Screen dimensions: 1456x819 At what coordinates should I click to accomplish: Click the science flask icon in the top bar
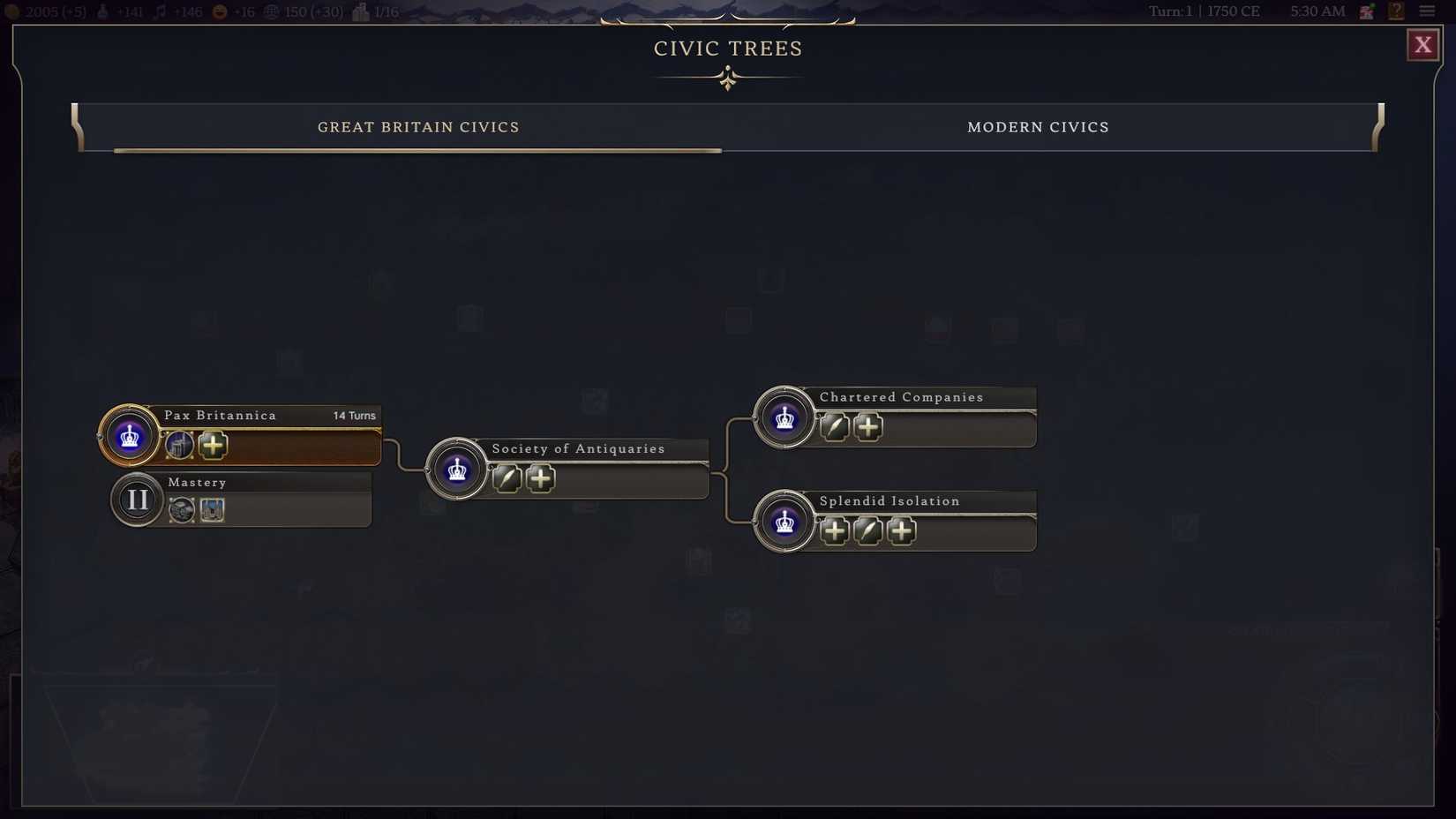(x=103, y=11)
